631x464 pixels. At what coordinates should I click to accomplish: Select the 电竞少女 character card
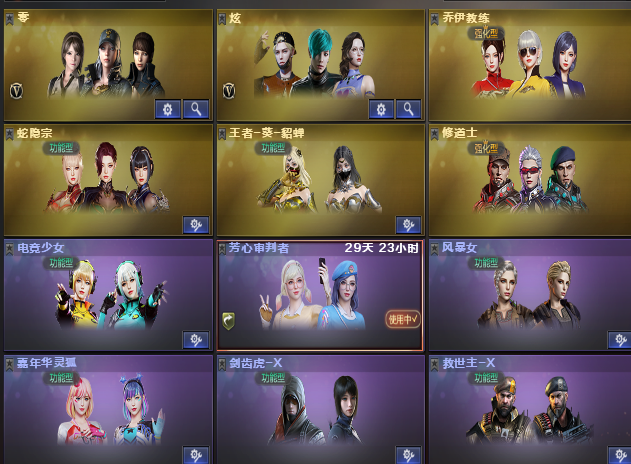click(107, 292)
